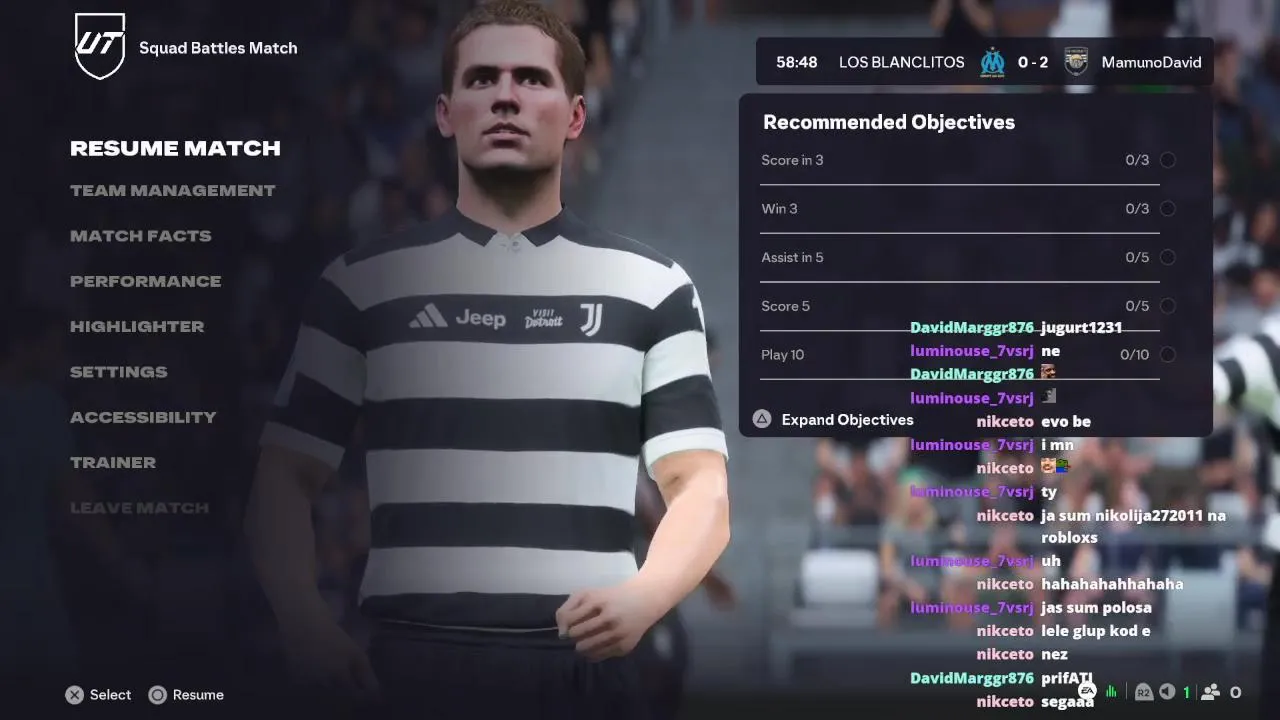
Task: Select the Win 3 objective row
Action: click(960, 209)
